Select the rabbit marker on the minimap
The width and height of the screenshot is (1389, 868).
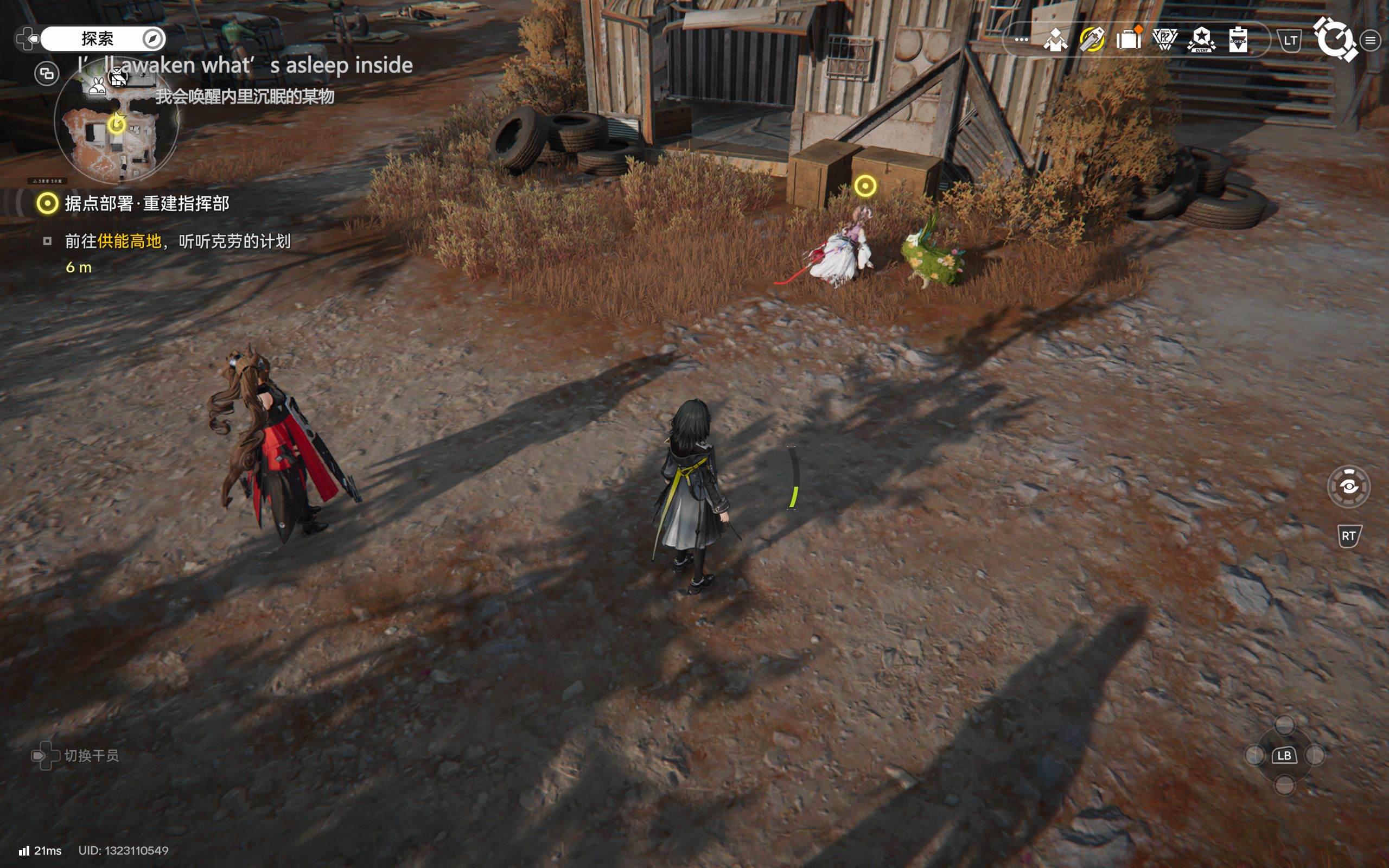pos(98,86)
